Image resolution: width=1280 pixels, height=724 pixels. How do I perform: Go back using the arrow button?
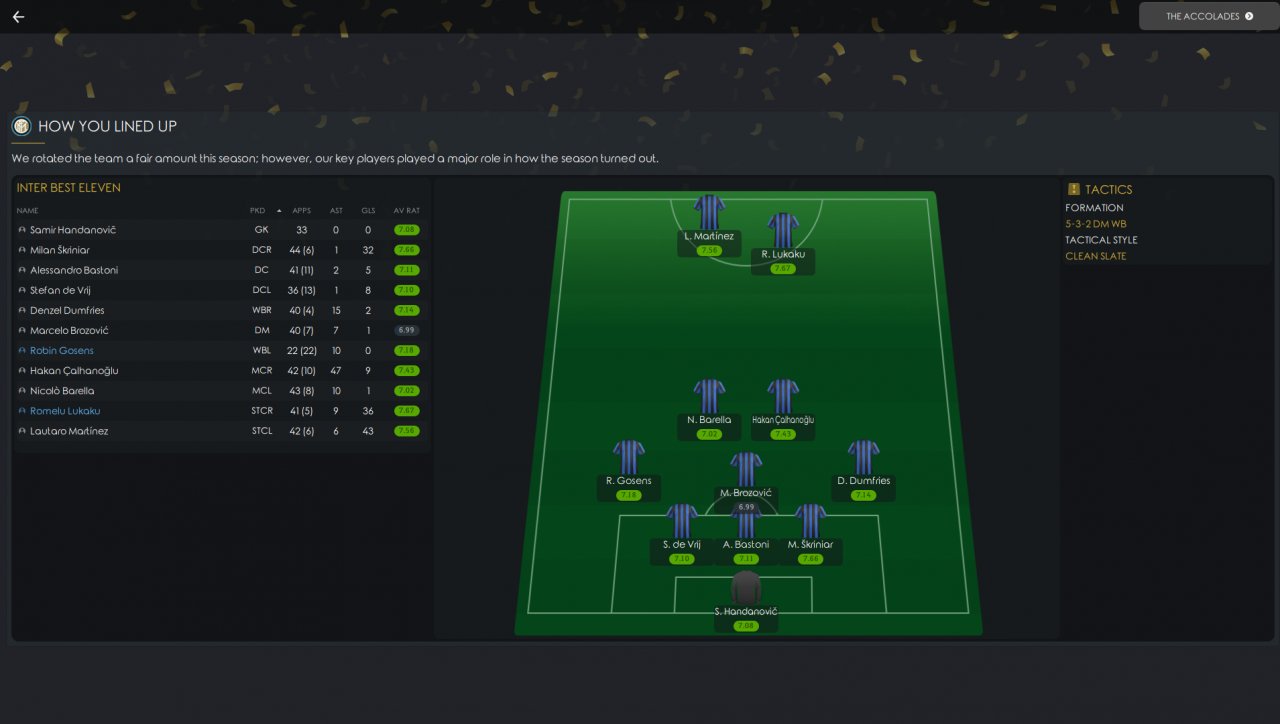18,17
